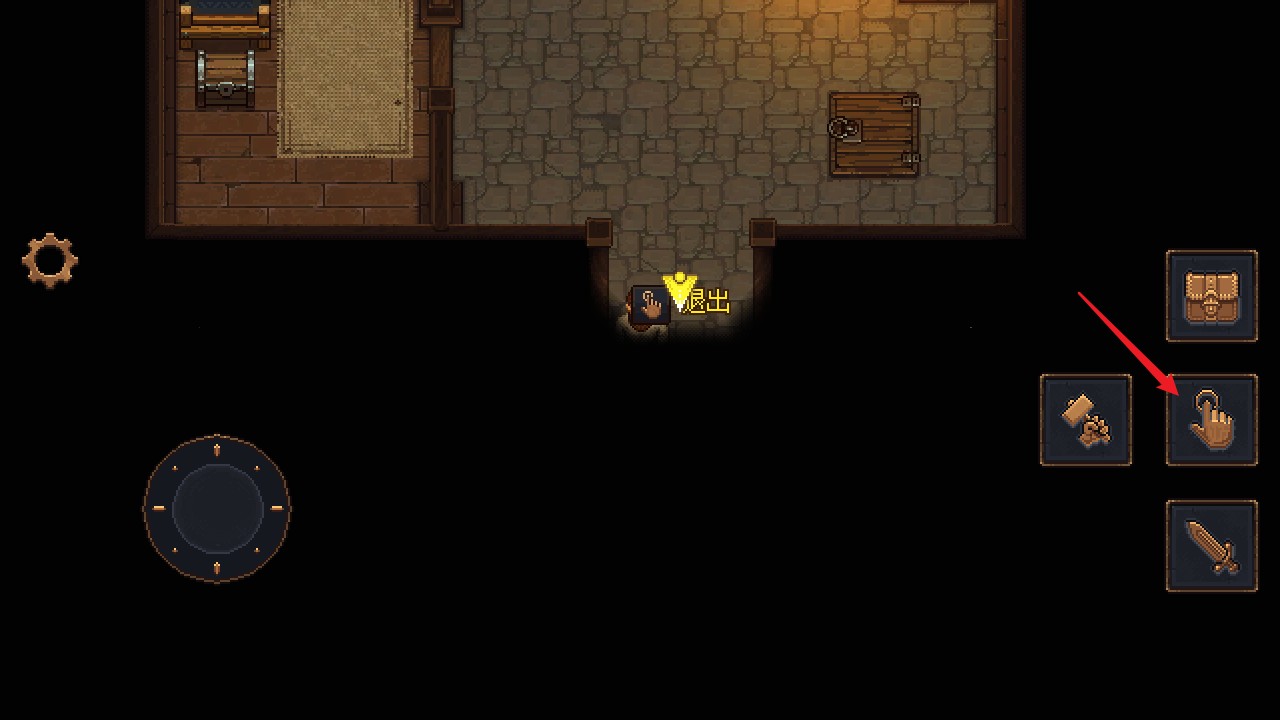The image size is (1280, 720).
Task: Tap the virtual joystick pad
Action: pyautogui.click(x=217, y=508)
